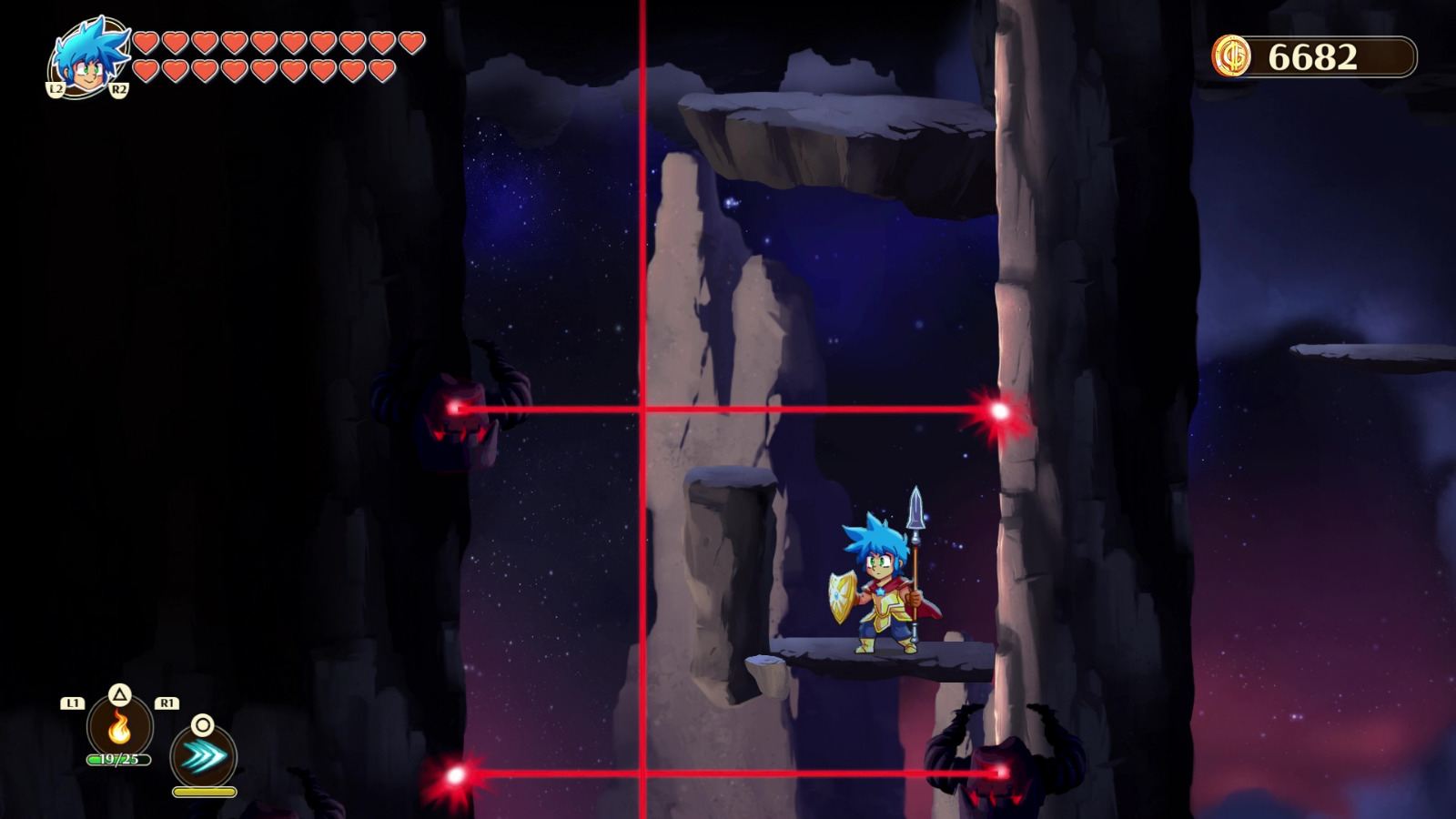Click the last heart of the second row
Viewport: 1456px width, 819px height.
383,70
